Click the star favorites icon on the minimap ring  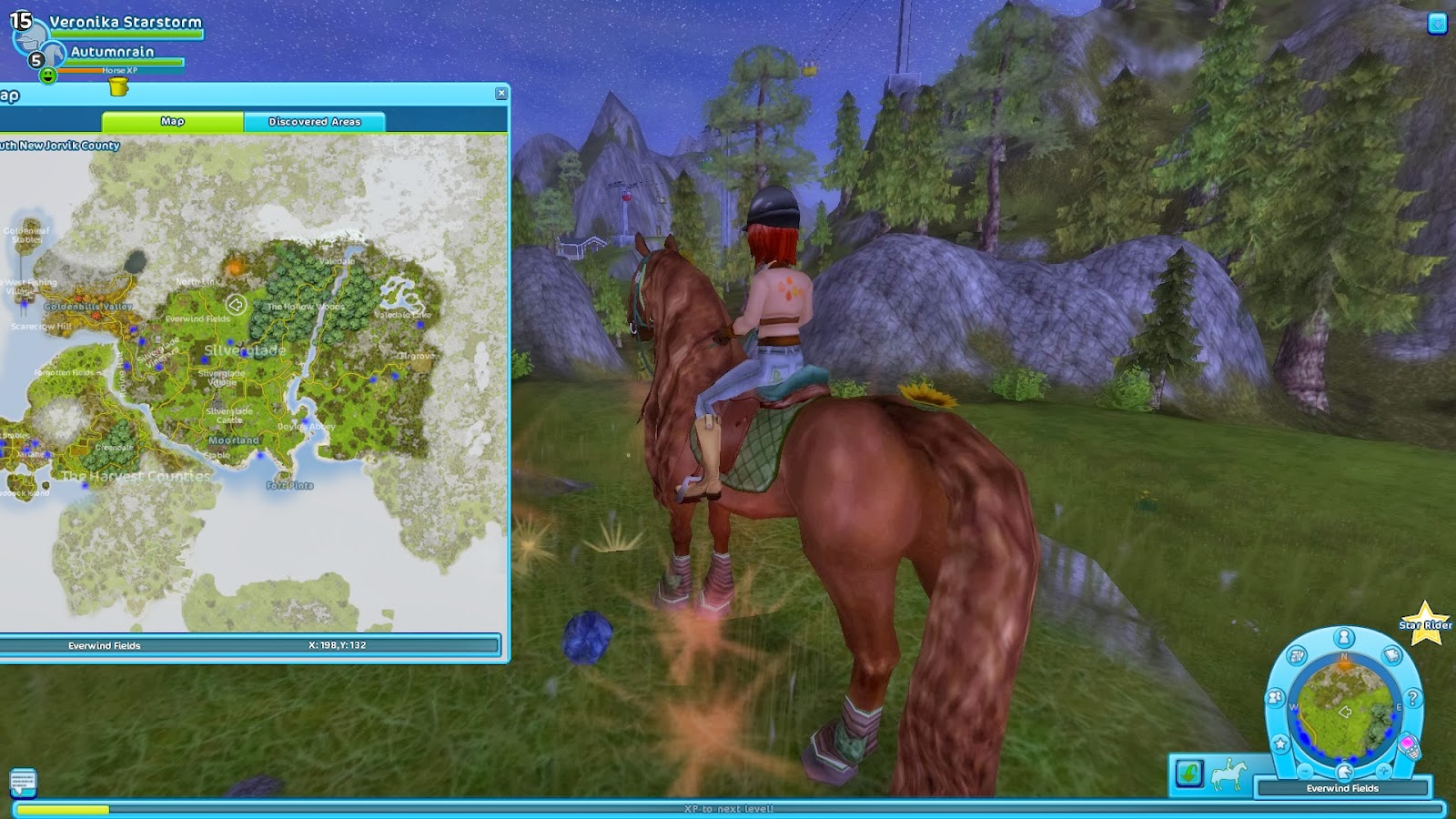coord(1280,743)
